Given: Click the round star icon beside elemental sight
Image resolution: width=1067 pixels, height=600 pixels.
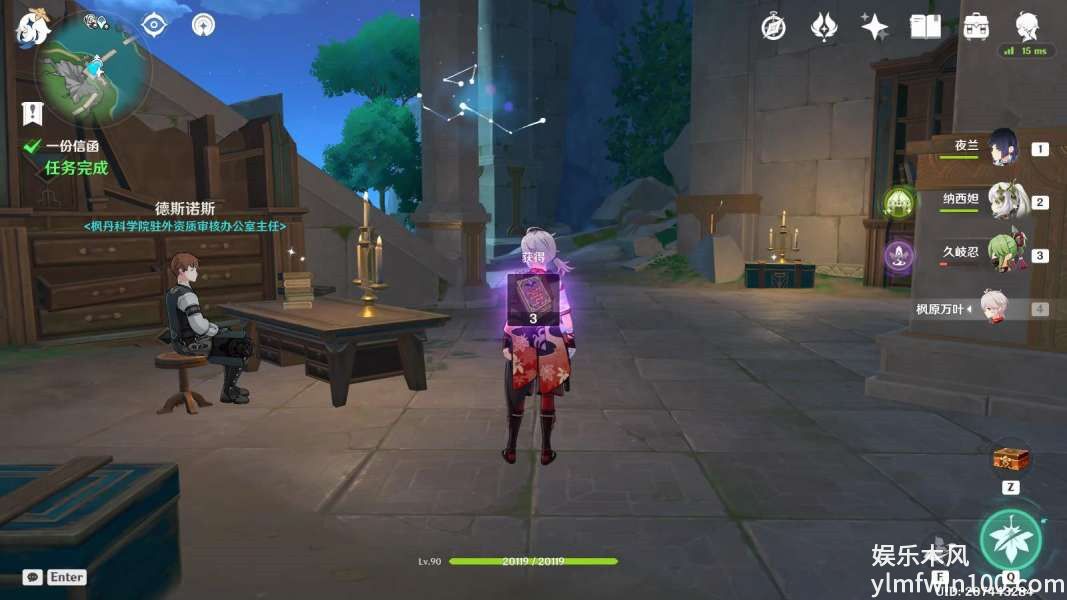Looking at the screenshot, I should pyautogui.click(x=203, y=24).
